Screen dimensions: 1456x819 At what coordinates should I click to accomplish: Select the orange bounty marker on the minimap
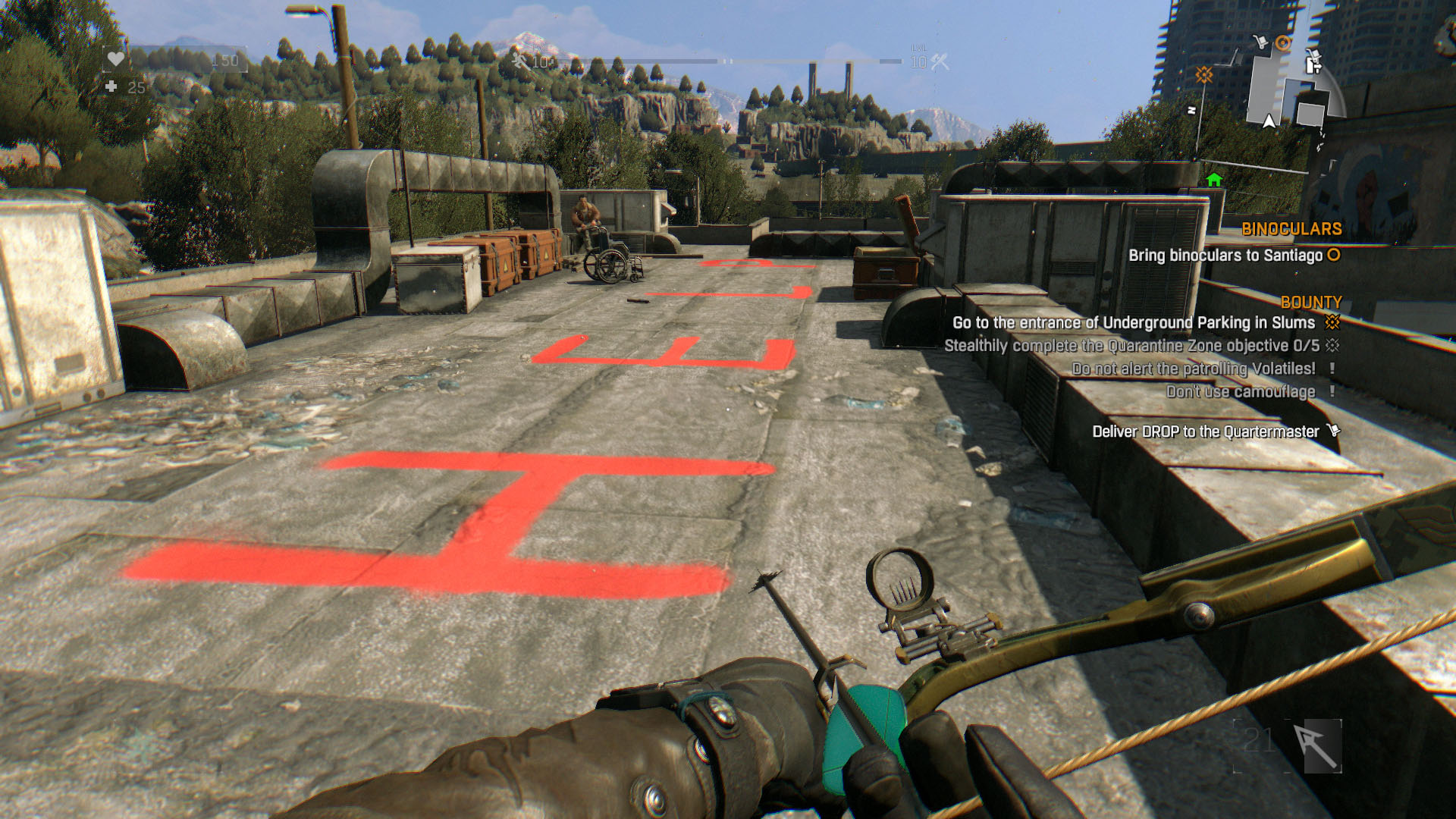tap(1204, 74)
